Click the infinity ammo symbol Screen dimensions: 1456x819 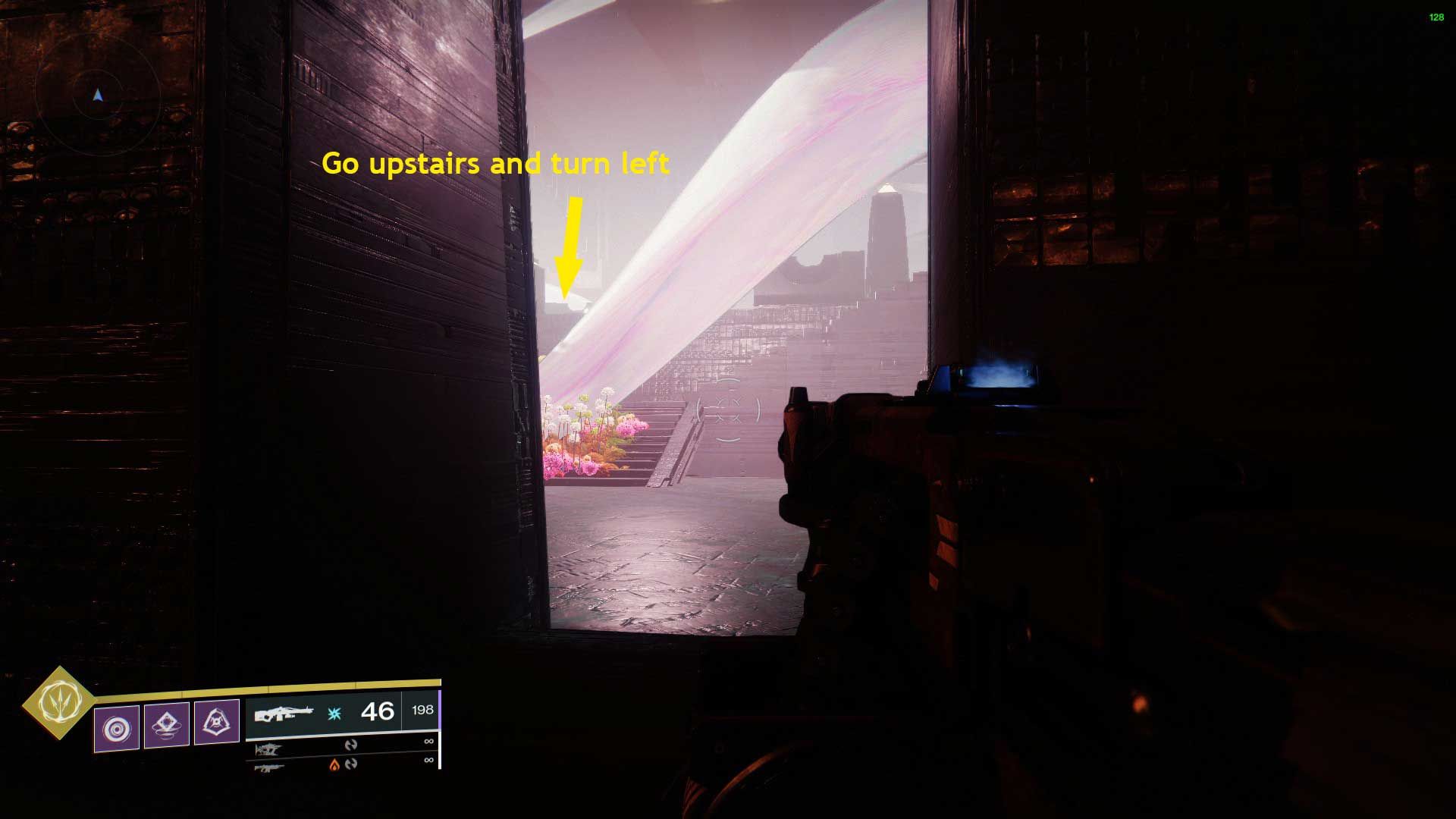(x=428, y=742)
